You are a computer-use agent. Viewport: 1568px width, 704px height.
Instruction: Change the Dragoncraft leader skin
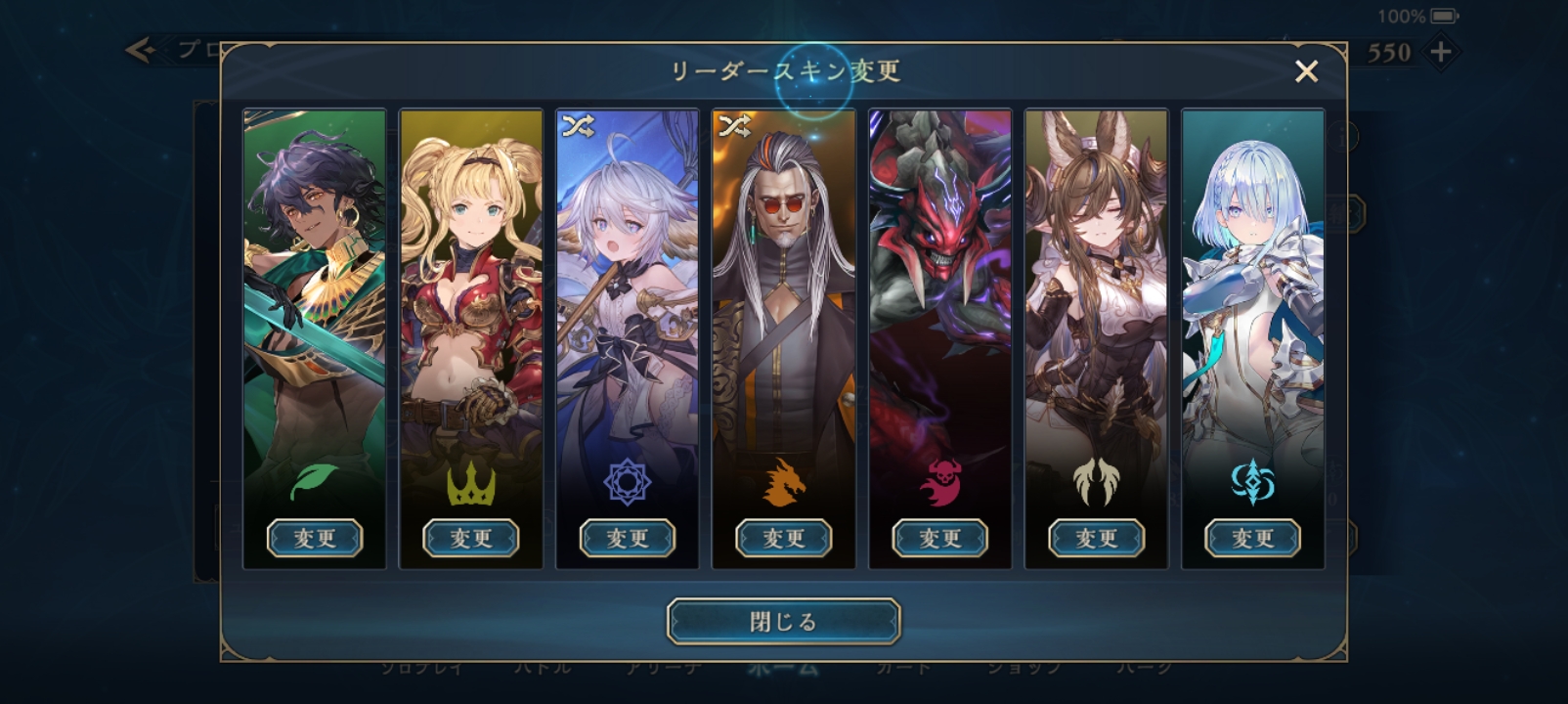tap(783, 538)
